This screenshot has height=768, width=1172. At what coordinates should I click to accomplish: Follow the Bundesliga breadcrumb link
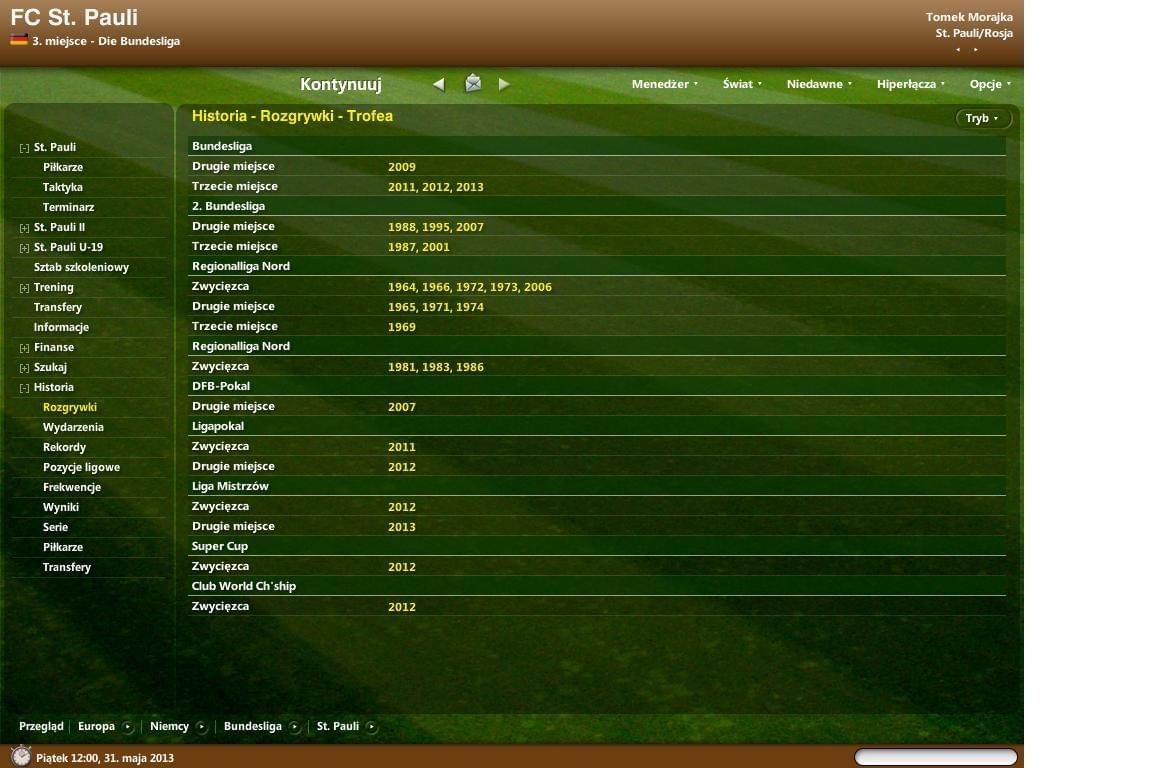tap(253, 727)
